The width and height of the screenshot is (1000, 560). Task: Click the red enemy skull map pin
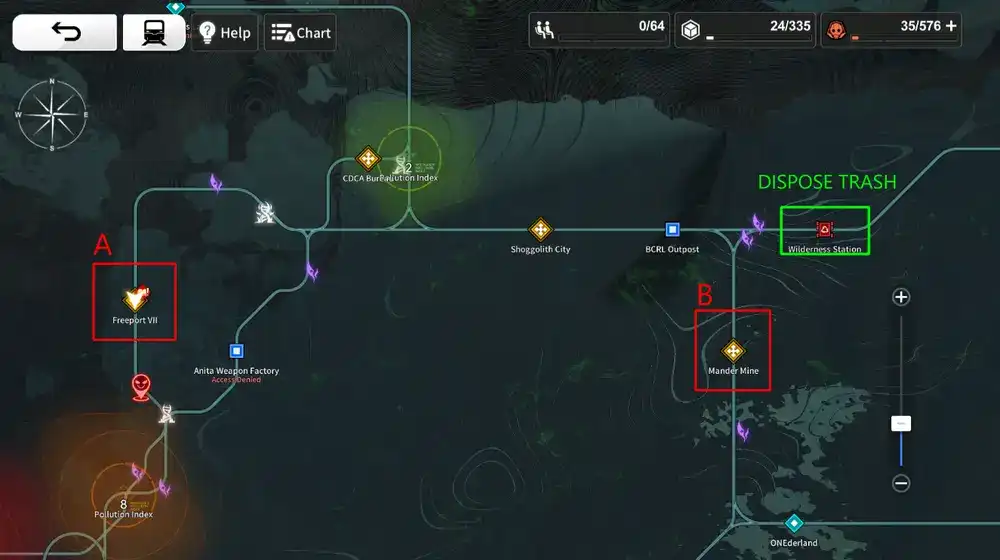click(141, 386)
